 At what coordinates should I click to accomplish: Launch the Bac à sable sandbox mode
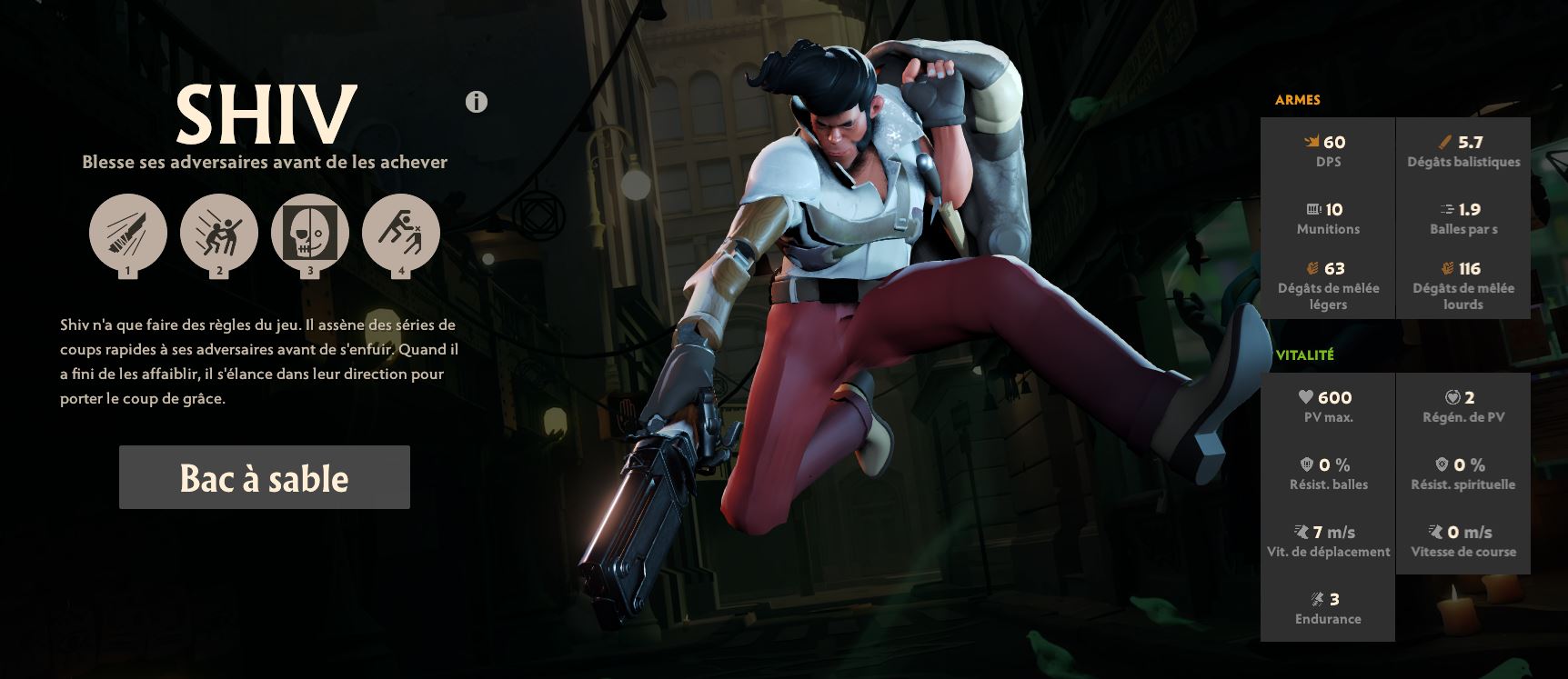[x=264, y=477]
